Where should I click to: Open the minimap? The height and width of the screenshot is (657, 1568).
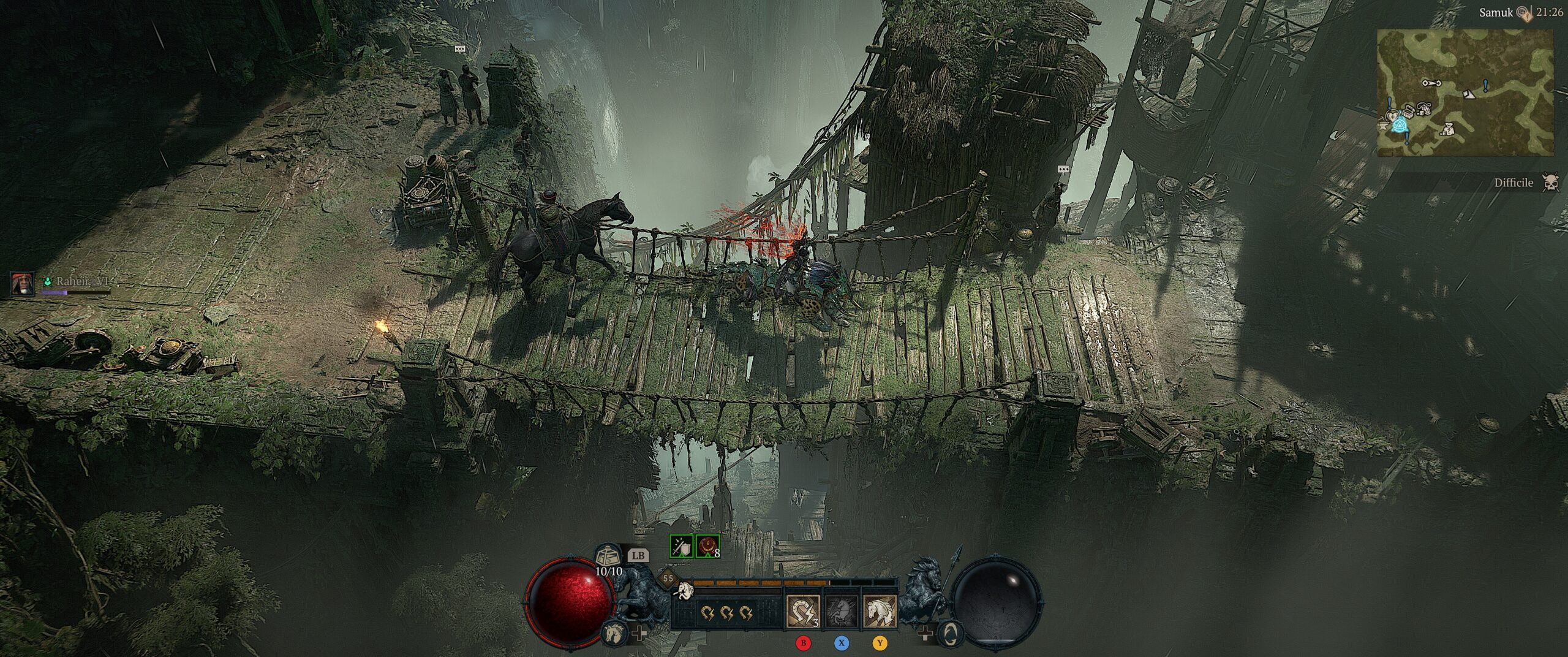pyautogui.click(x=1465, y=92)
